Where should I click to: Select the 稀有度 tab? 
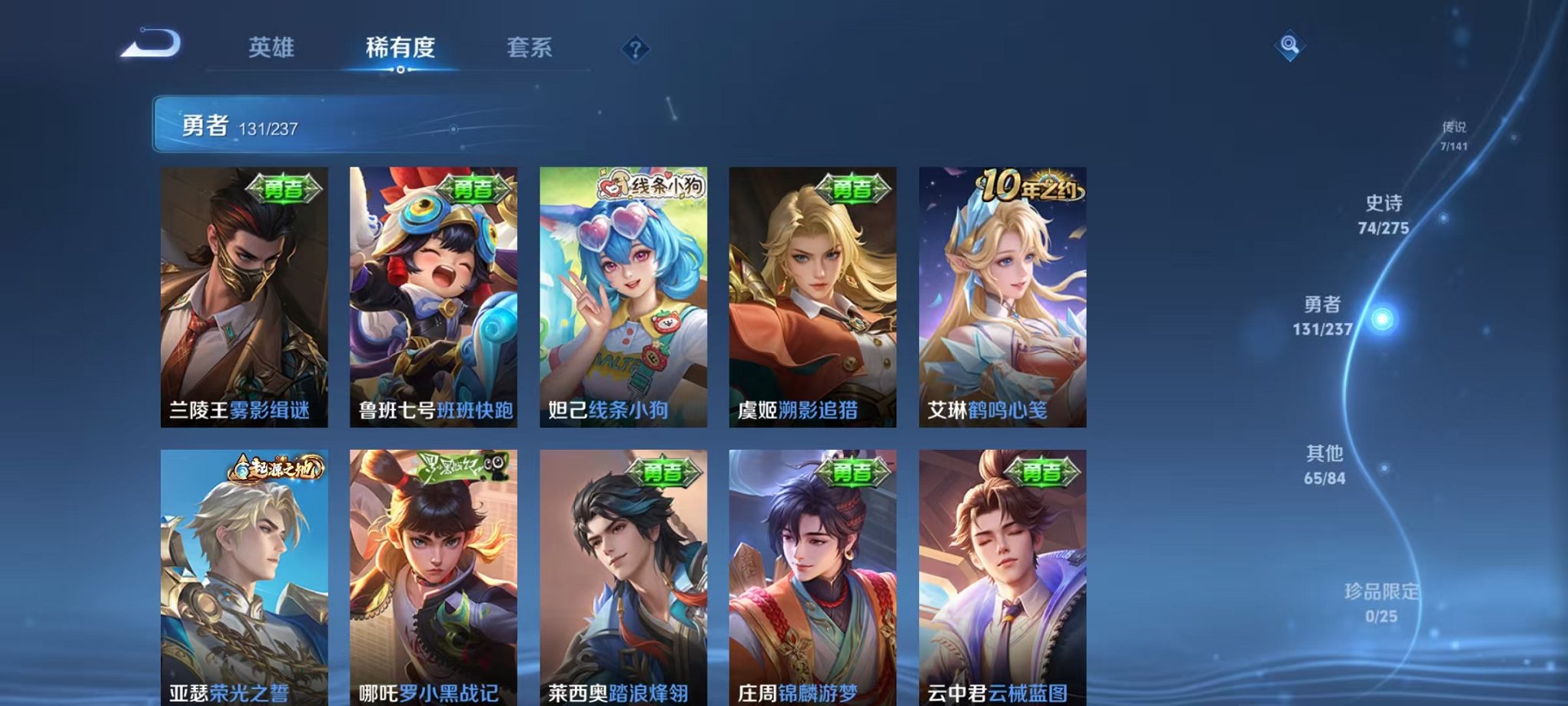(x=401, y=48)
